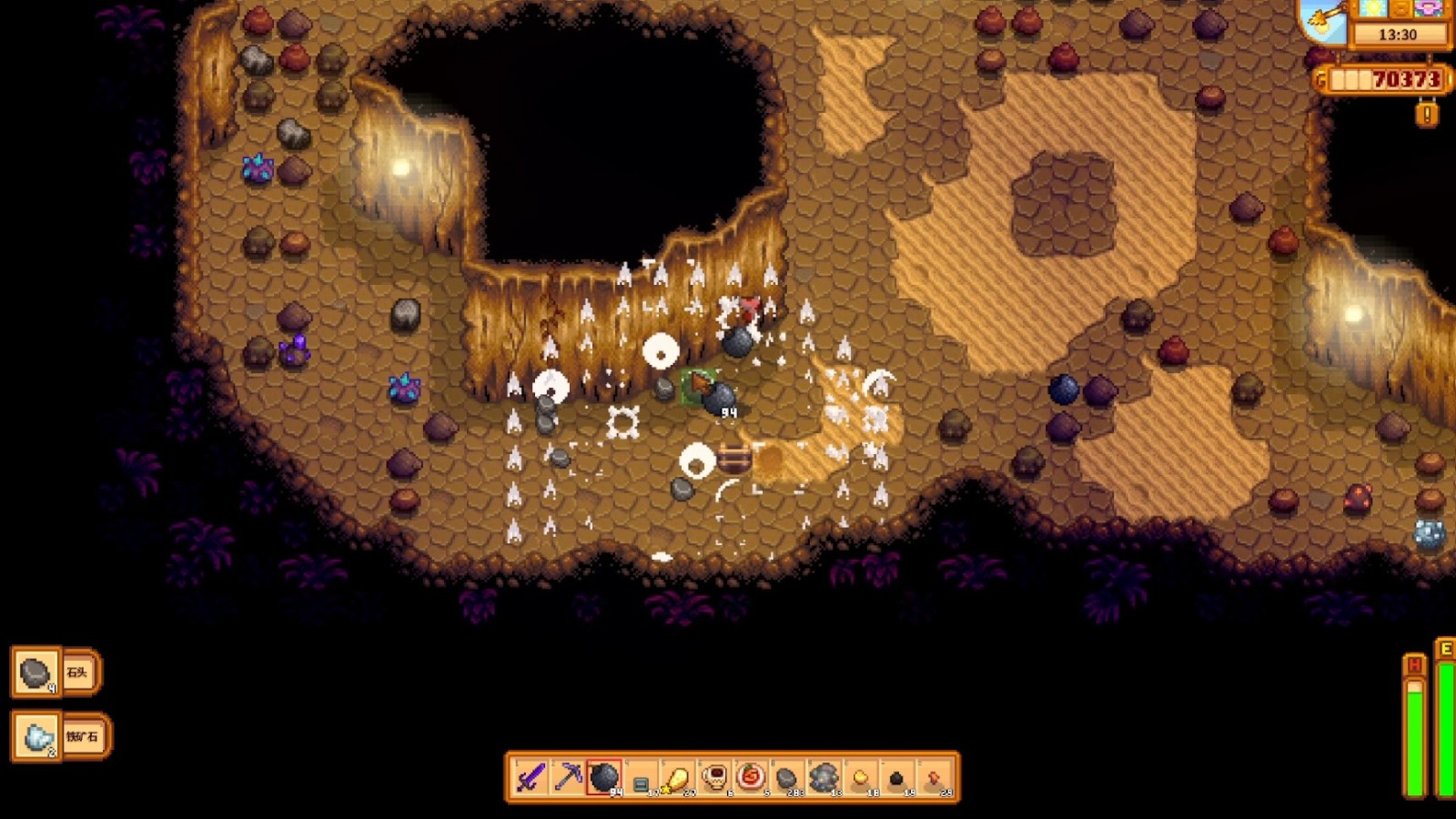Pick the coffee cup hotbar slot
1456x819 pixels.
[714, 778]
